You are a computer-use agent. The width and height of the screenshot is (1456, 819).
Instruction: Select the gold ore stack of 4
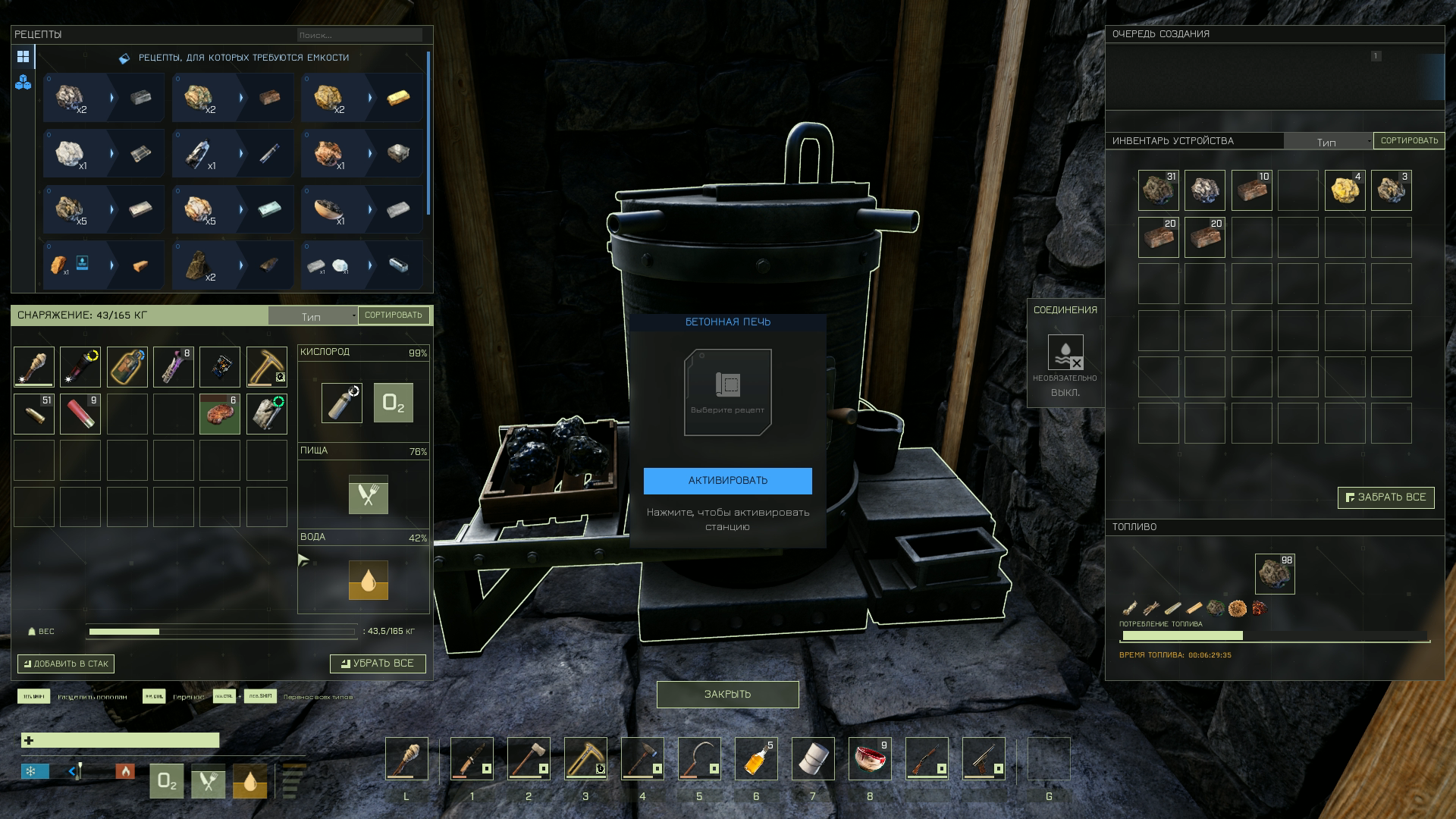pyautogui.click(x=1345, y=190)
